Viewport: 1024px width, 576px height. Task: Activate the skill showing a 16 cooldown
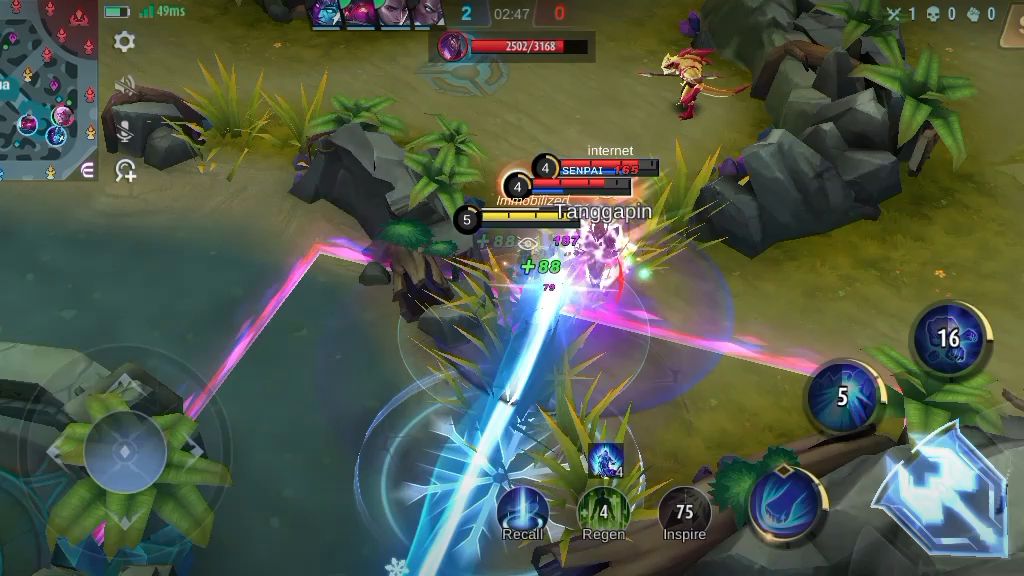pyautogui.click(x=948, y=338)
